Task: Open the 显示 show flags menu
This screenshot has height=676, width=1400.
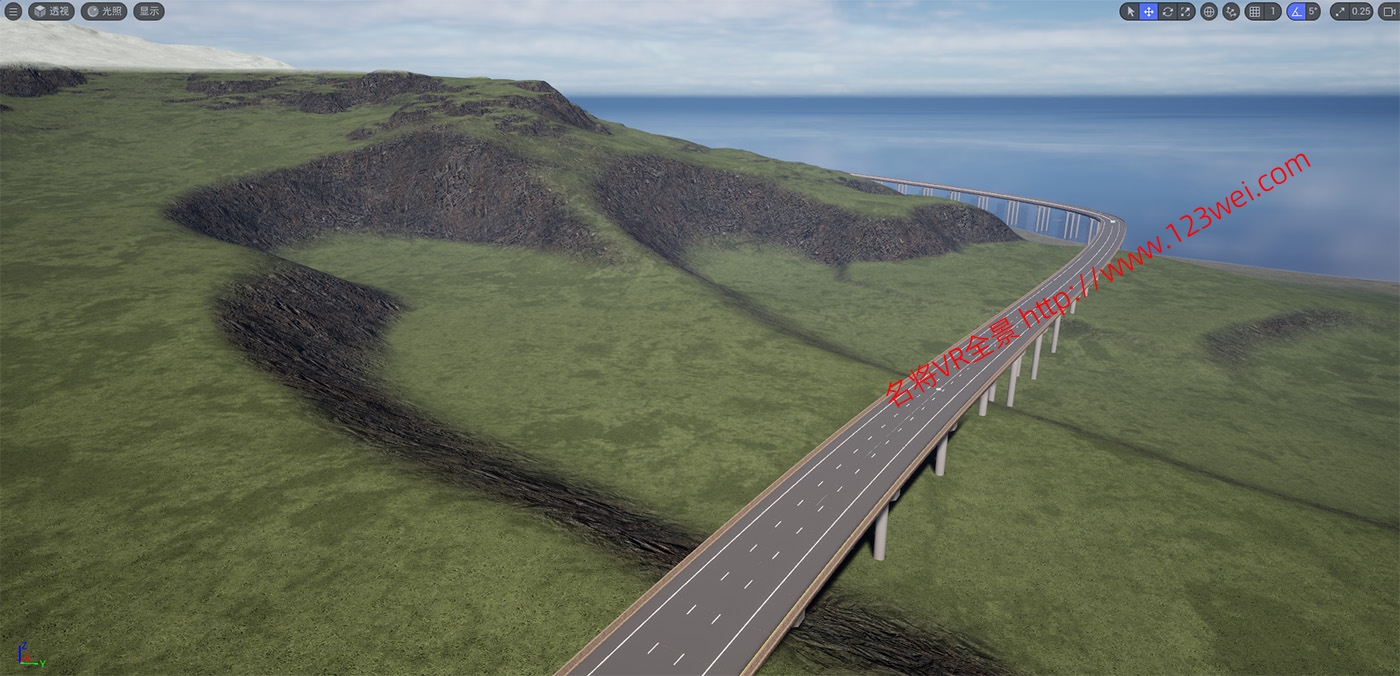Action: pyautogui.click(x=149, y=11)
